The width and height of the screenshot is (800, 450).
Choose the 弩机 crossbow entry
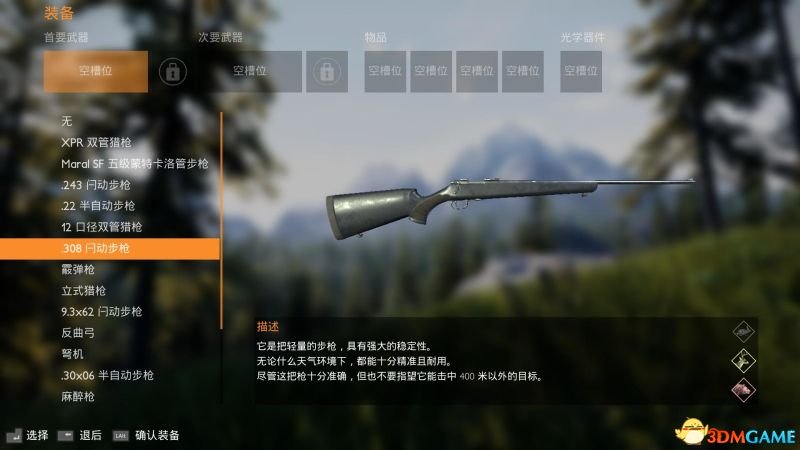coord(73,354)
